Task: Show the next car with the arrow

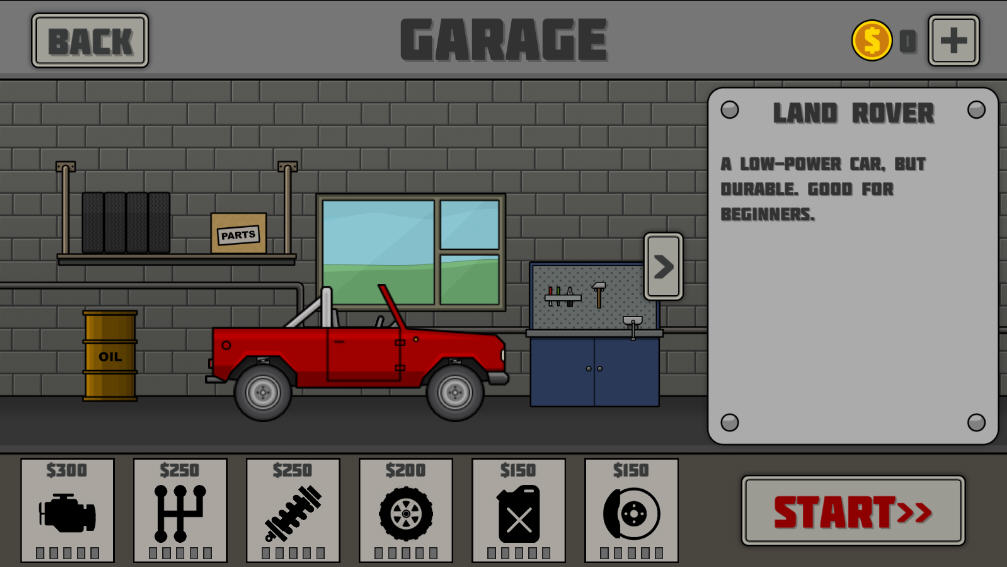Action: pyautogui.click(x=663, y=267)
